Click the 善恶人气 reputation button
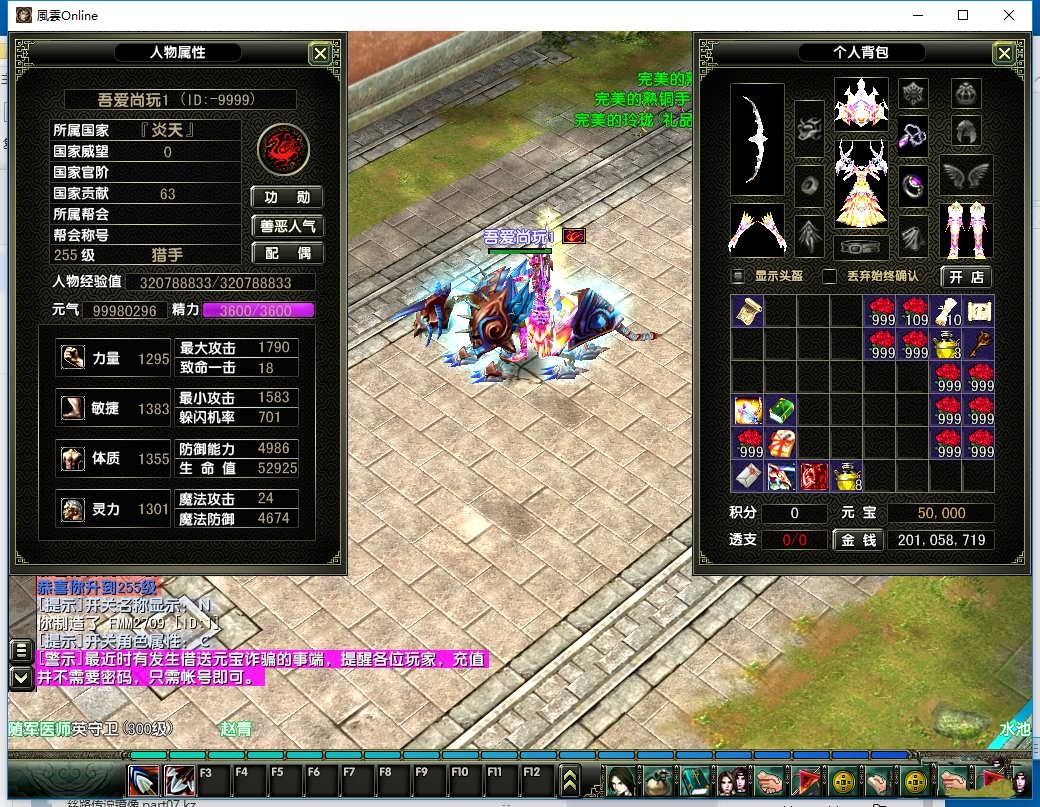1040x807 pixels. 287,226
